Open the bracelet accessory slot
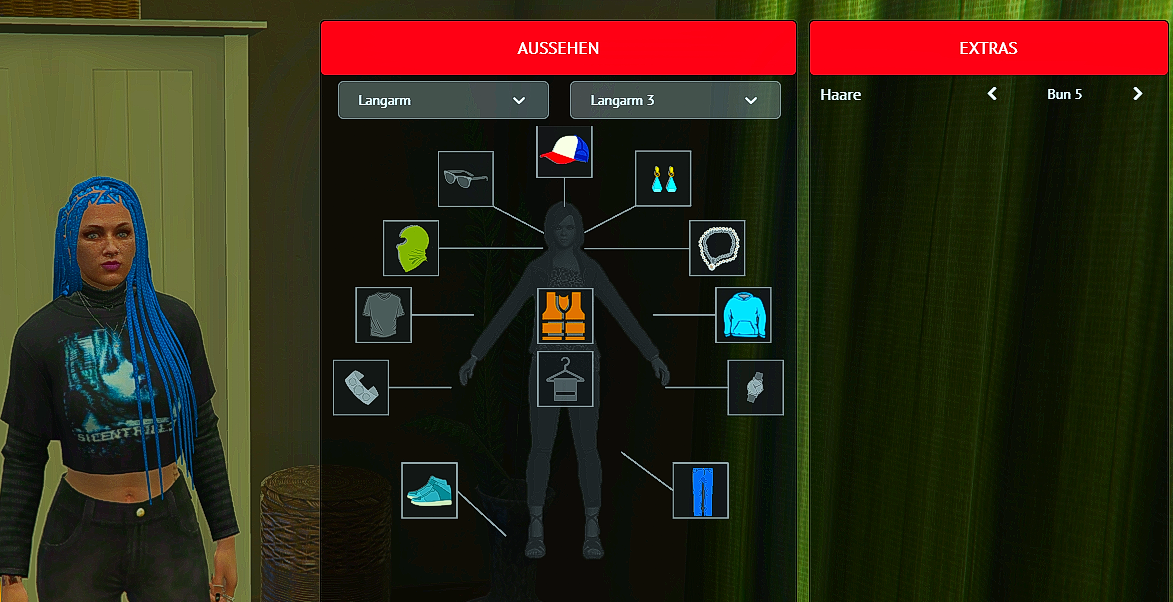This screenshot has width=1173, height=602. tap(361, 388)
